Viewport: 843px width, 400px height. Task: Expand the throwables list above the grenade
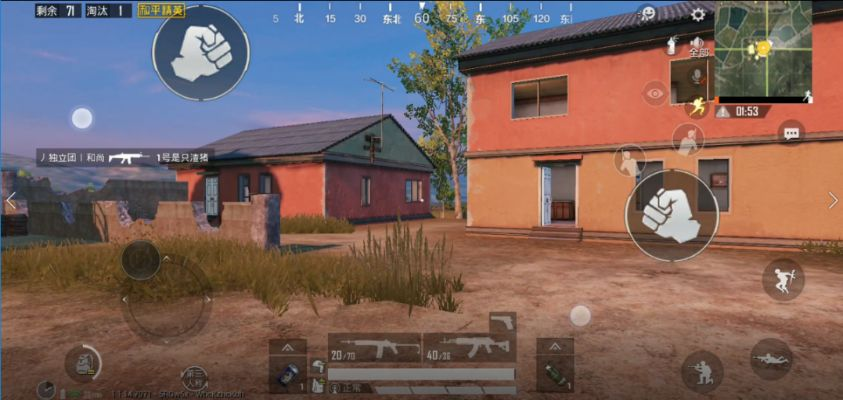[555, 346]
